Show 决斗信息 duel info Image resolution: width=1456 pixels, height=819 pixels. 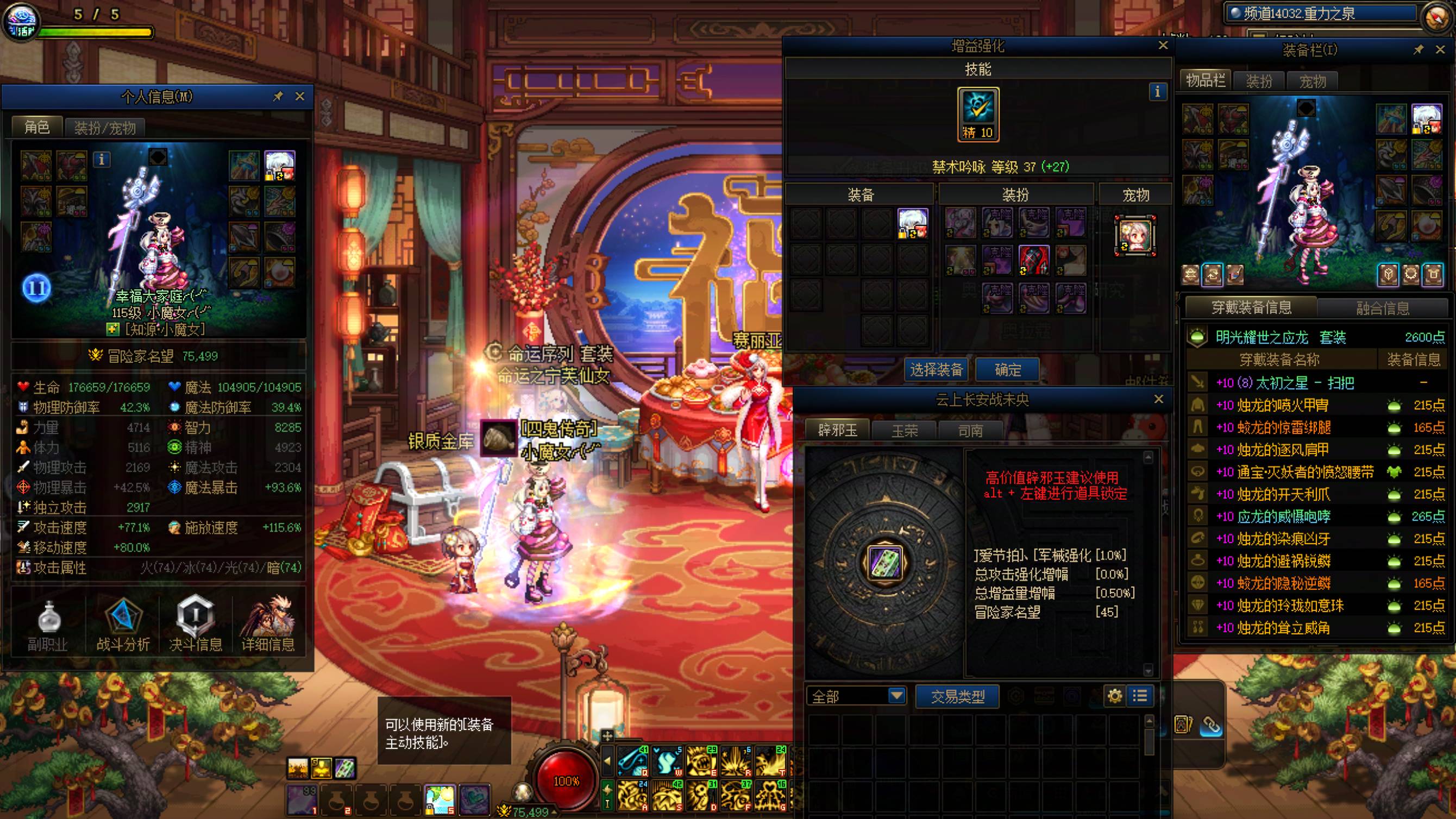tap(195, 626)
